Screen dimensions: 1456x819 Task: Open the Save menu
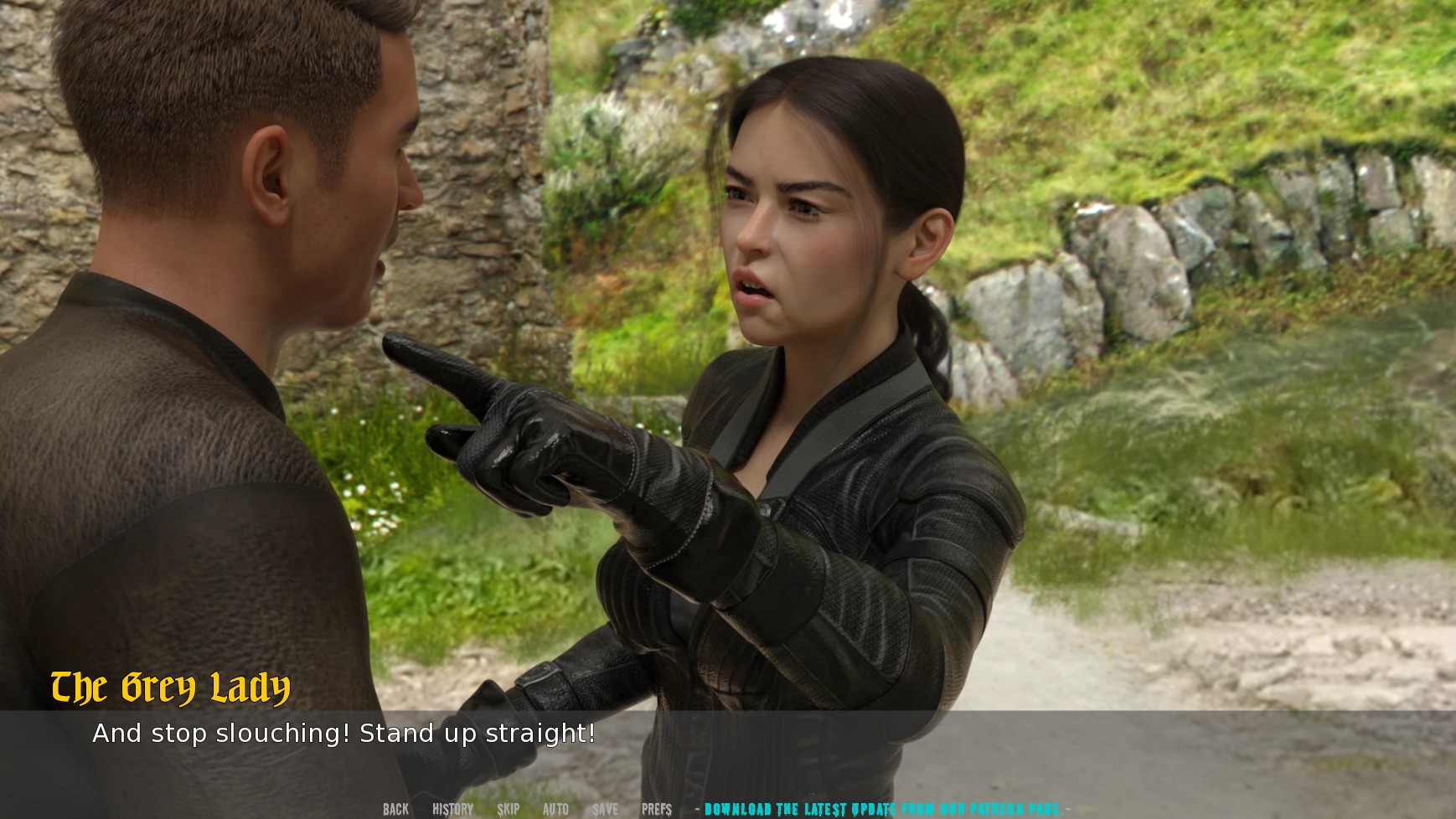[x=605, y=809]
